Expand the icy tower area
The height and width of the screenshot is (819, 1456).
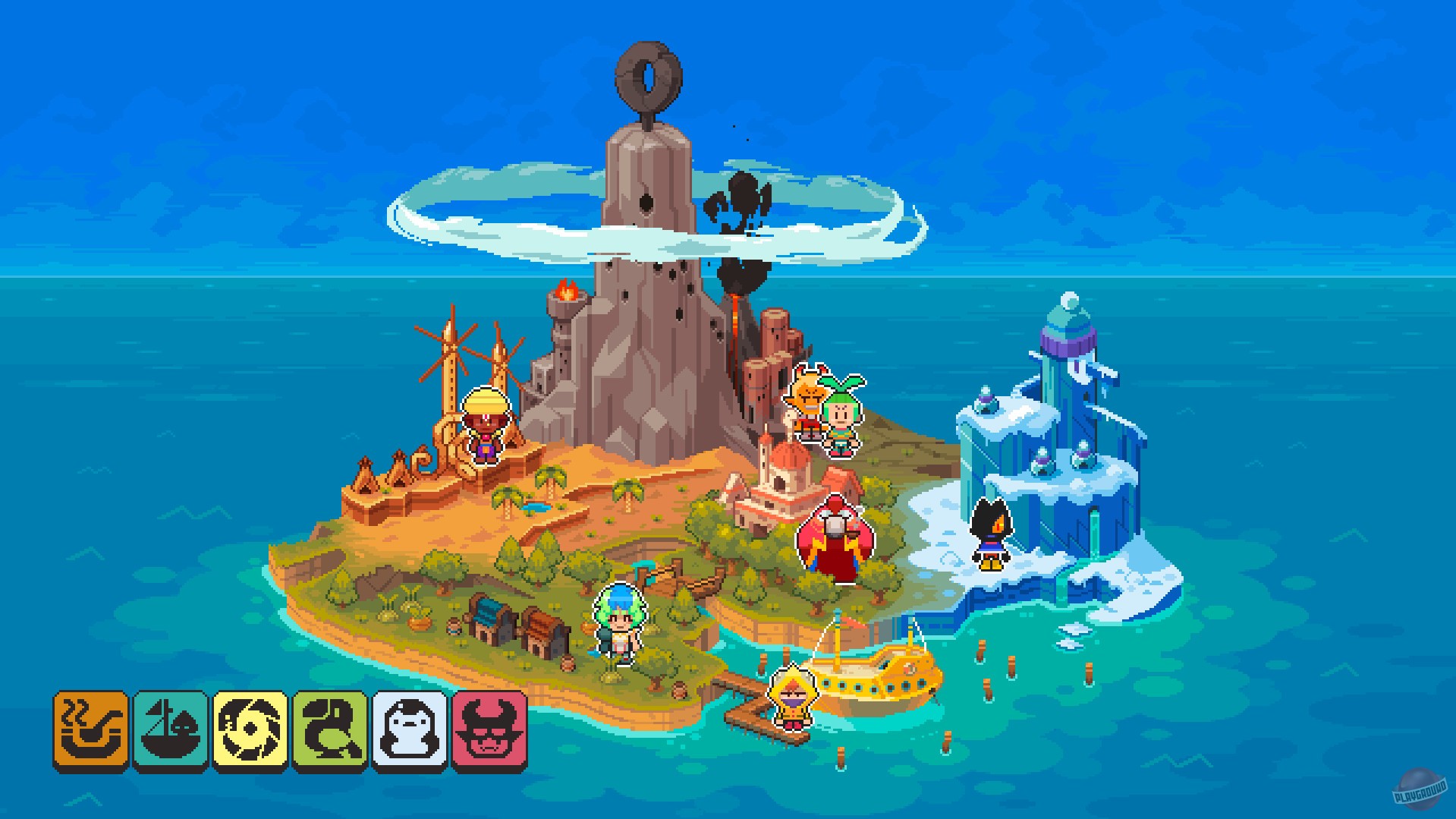(x=1068, y=380)
